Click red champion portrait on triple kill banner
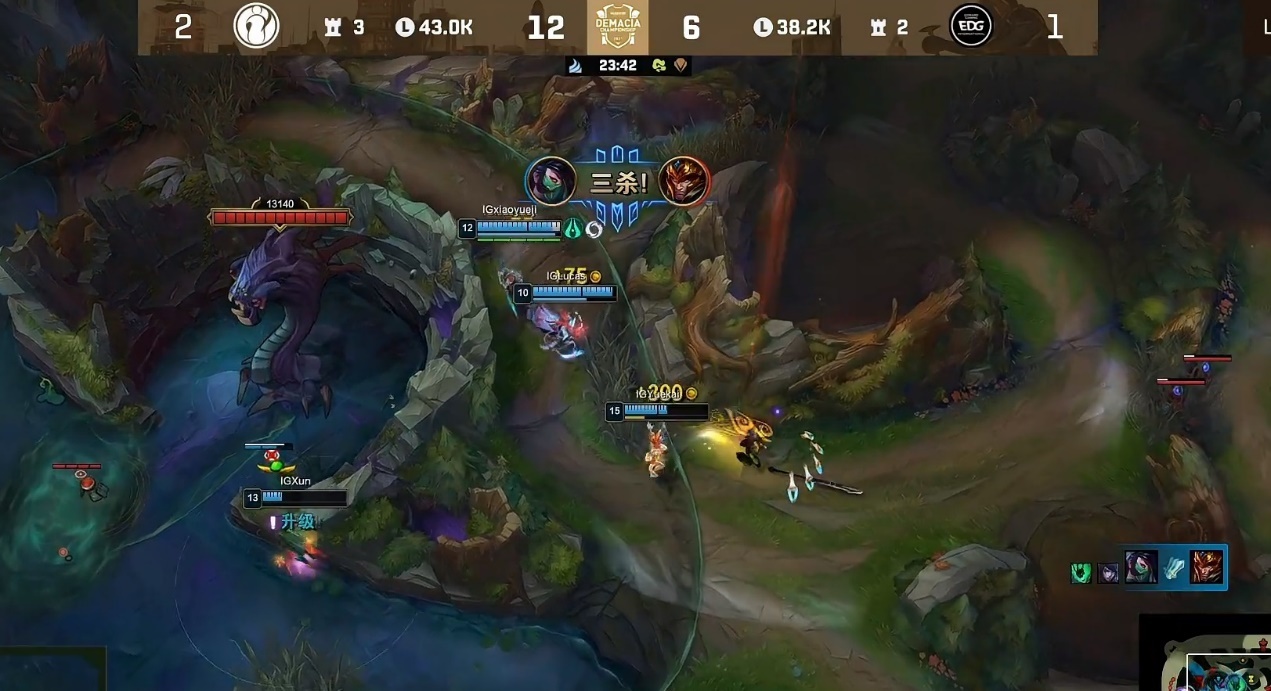 685,181
